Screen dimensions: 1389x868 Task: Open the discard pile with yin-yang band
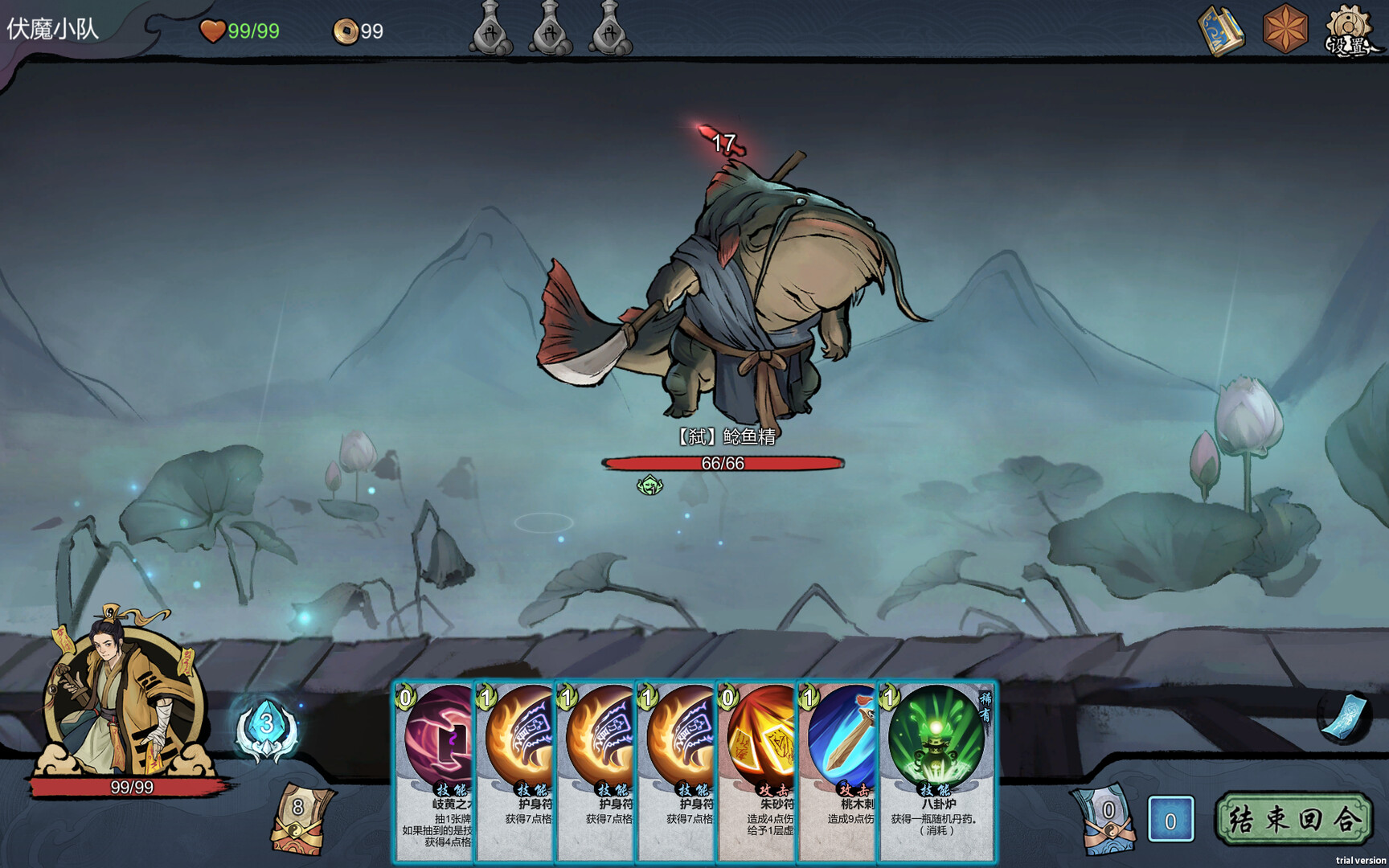point(1108,820)
